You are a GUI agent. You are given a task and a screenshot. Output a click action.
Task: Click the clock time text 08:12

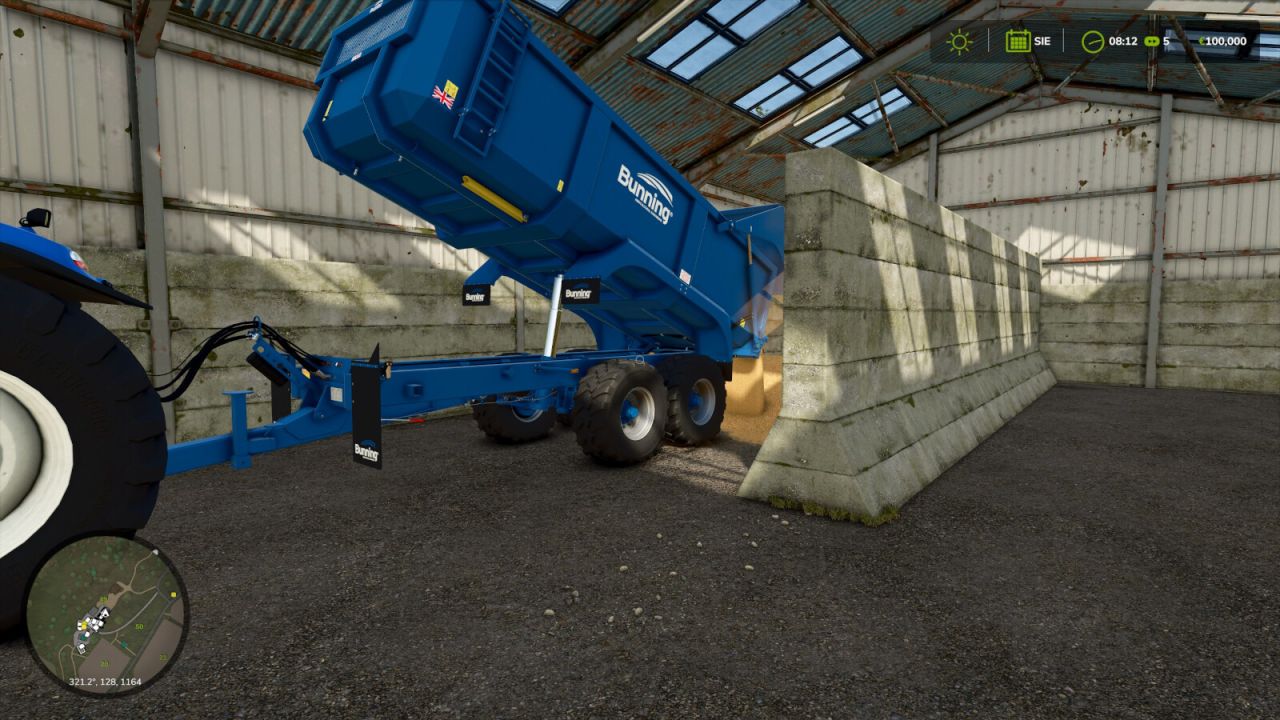click(x=1123, y=41)
